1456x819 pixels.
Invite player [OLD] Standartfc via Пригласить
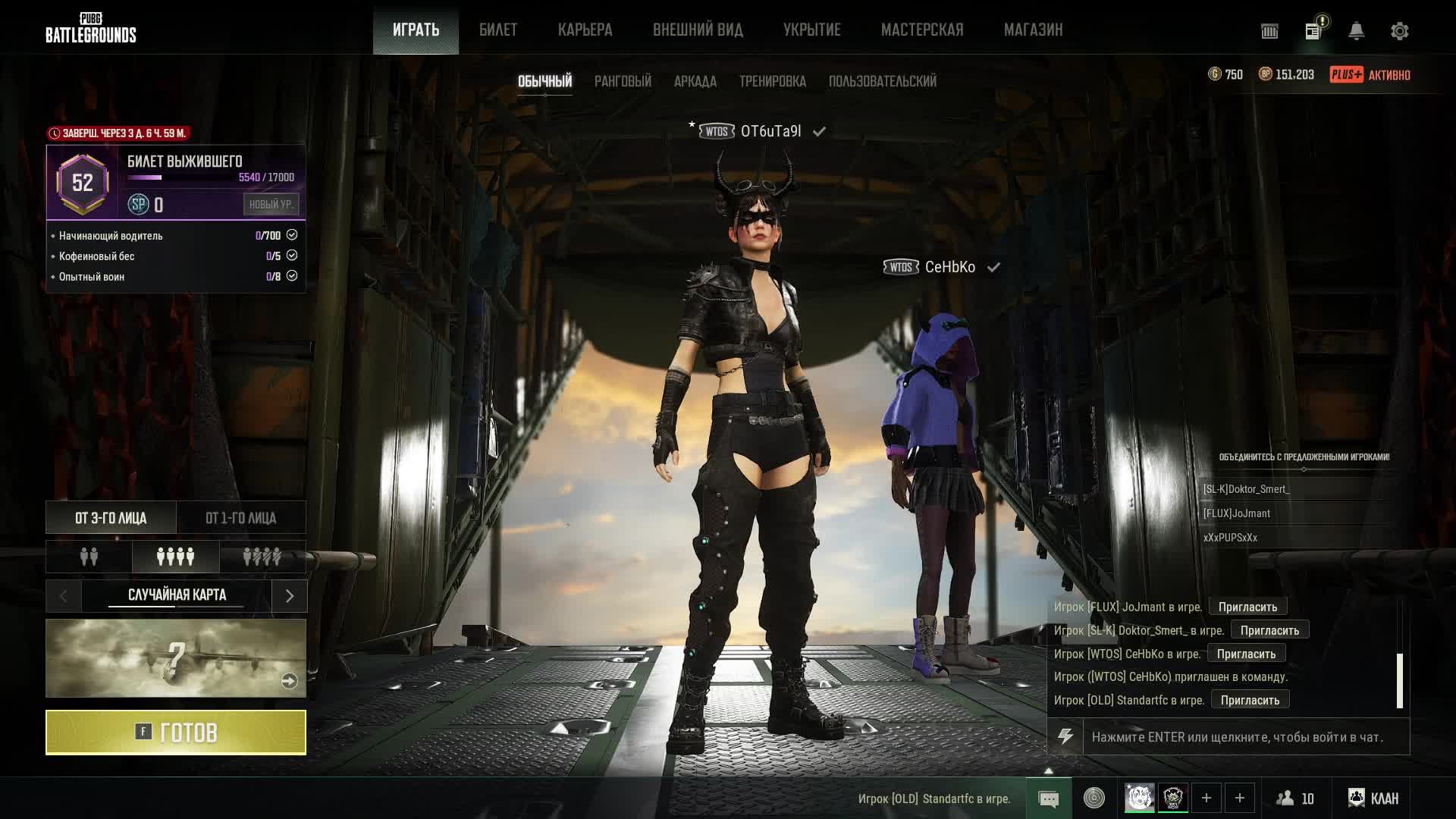(x=1250, y=700)
